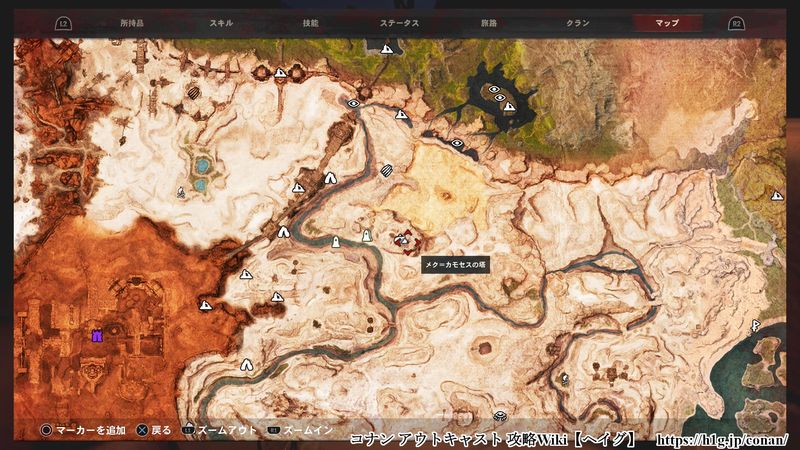Image resolution: width=800 pixels, height=450 pixels.
Task: Switch to the クラン clan tab
Action: [577, 21]
